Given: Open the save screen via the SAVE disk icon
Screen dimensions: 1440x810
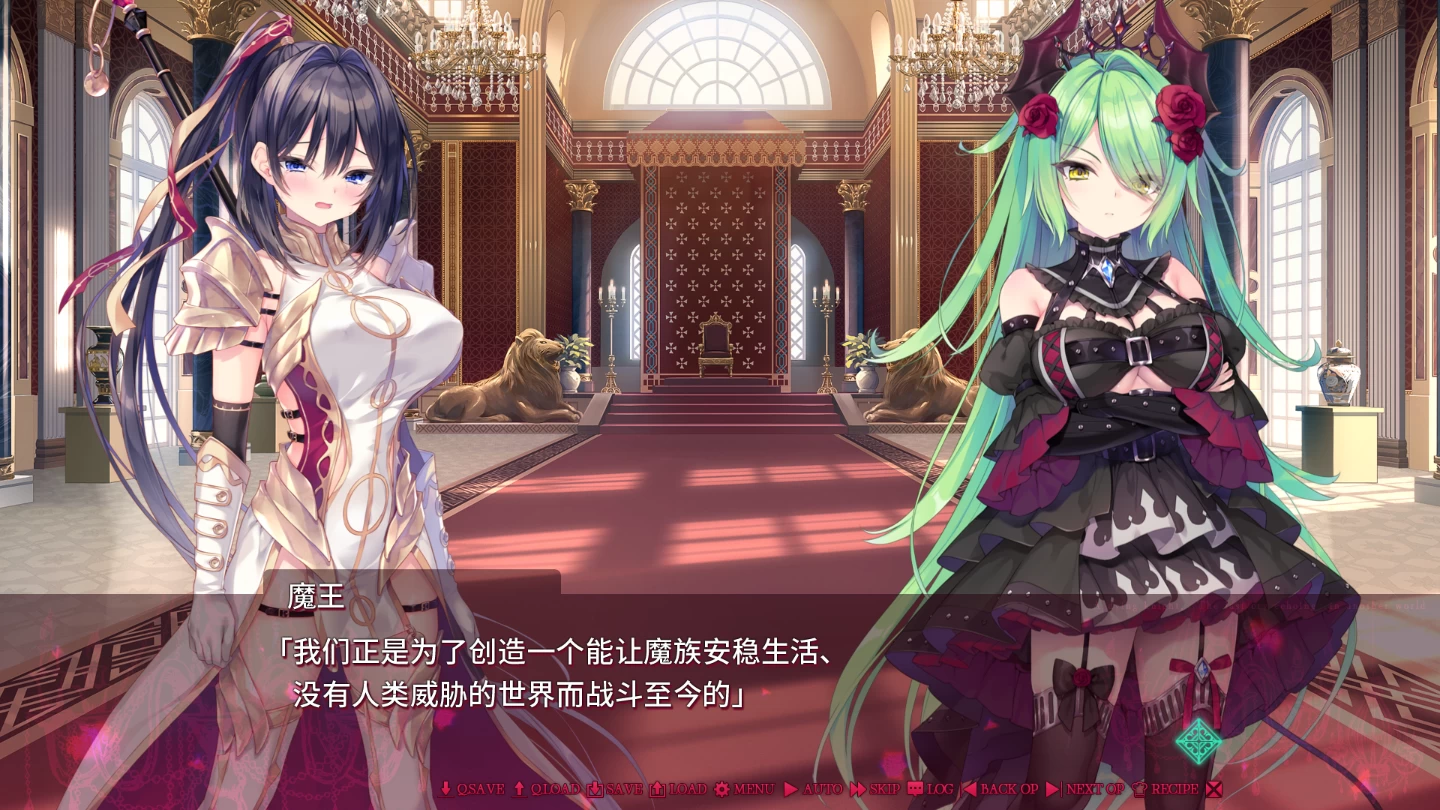Looking at the screenshot, I should tap(596, 789).
